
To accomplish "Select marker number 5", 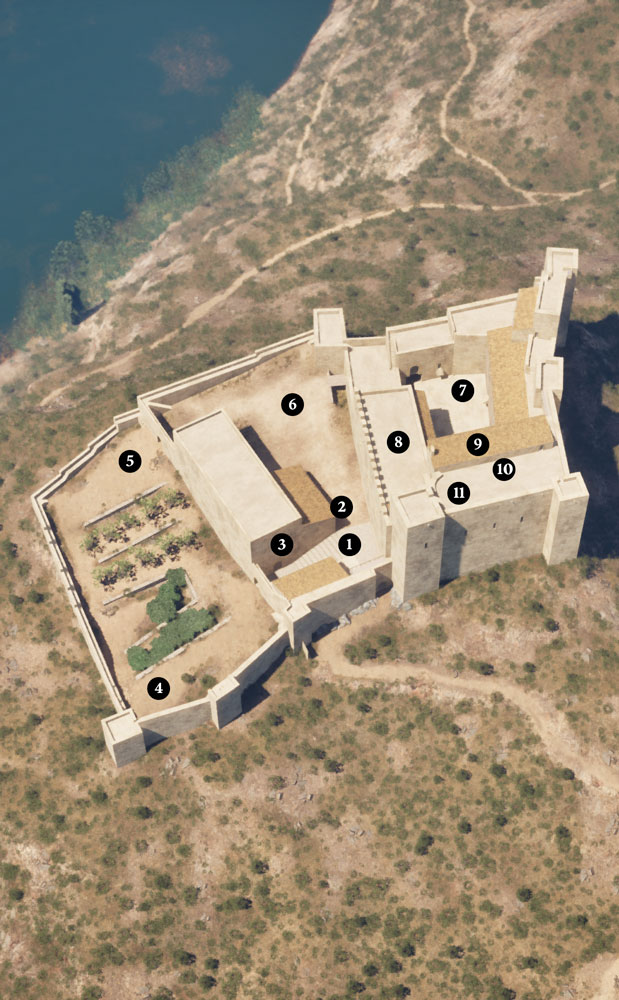I will [x=129, y=461].
